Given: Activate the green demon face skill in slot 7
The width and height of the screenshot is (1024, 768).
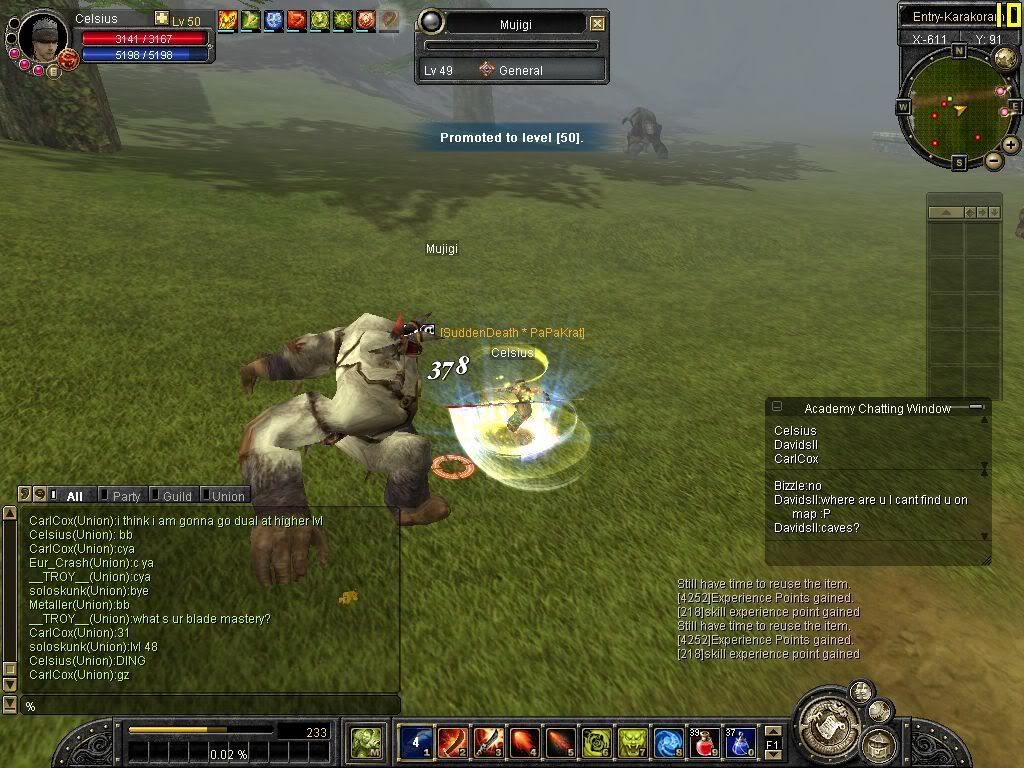Looking at the screenshot, I should pyautogui.click(x=632, y=742).
